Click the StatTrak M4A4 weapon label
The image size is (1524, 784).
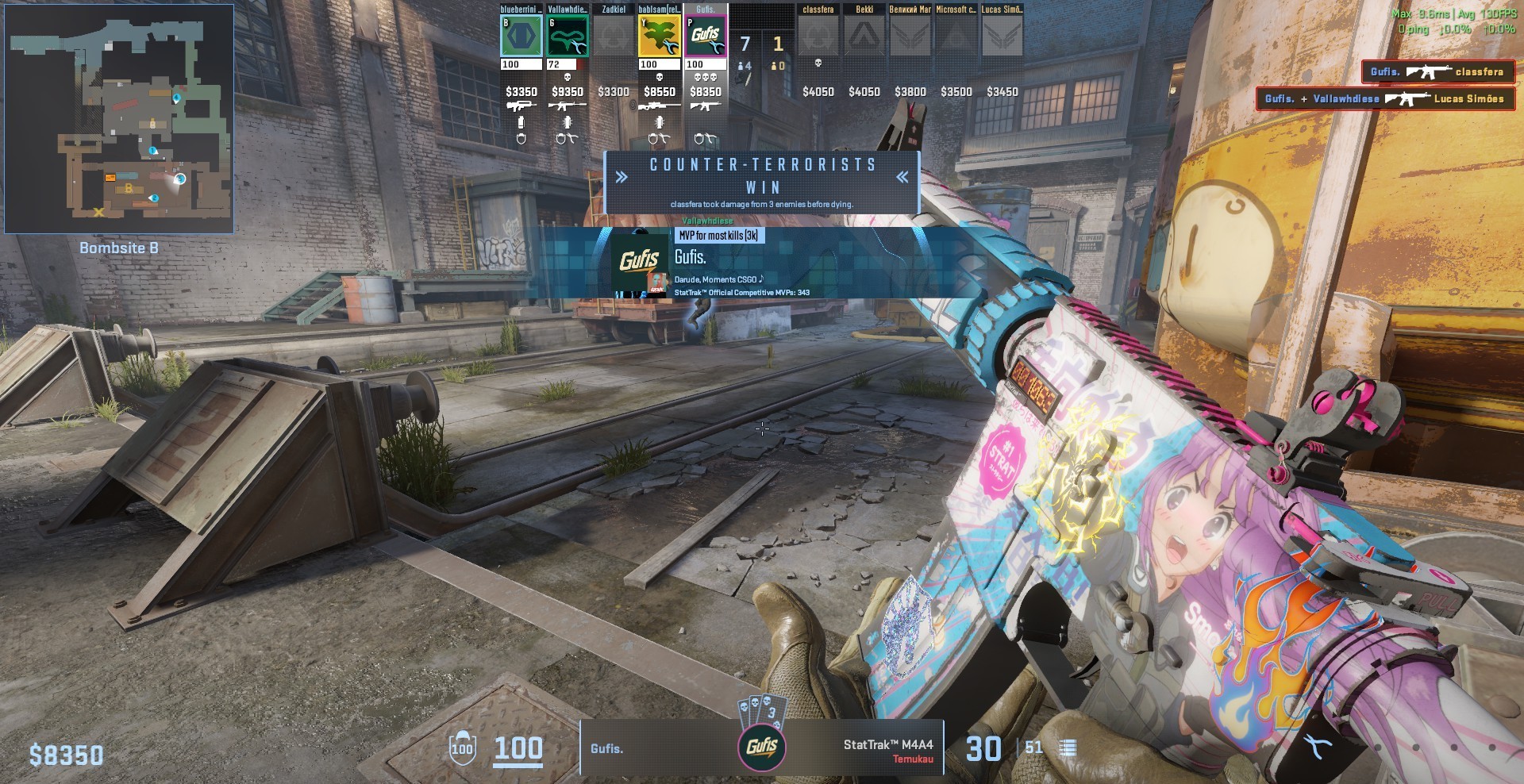click(888, 745)
